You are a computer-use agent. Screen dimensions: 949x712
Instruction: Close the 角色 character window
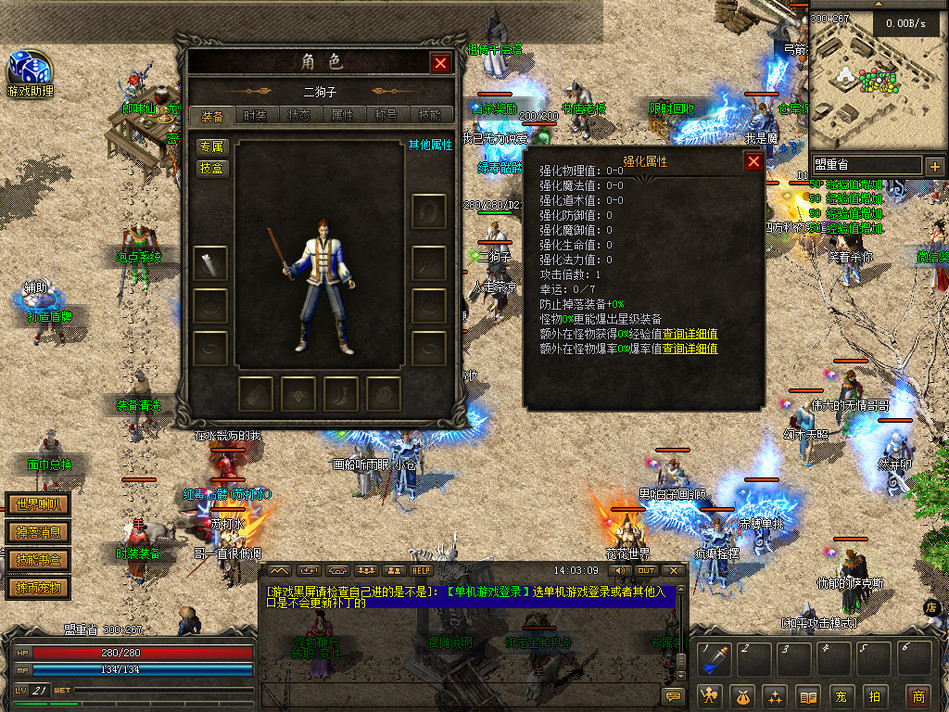click(x=440, y=63)
